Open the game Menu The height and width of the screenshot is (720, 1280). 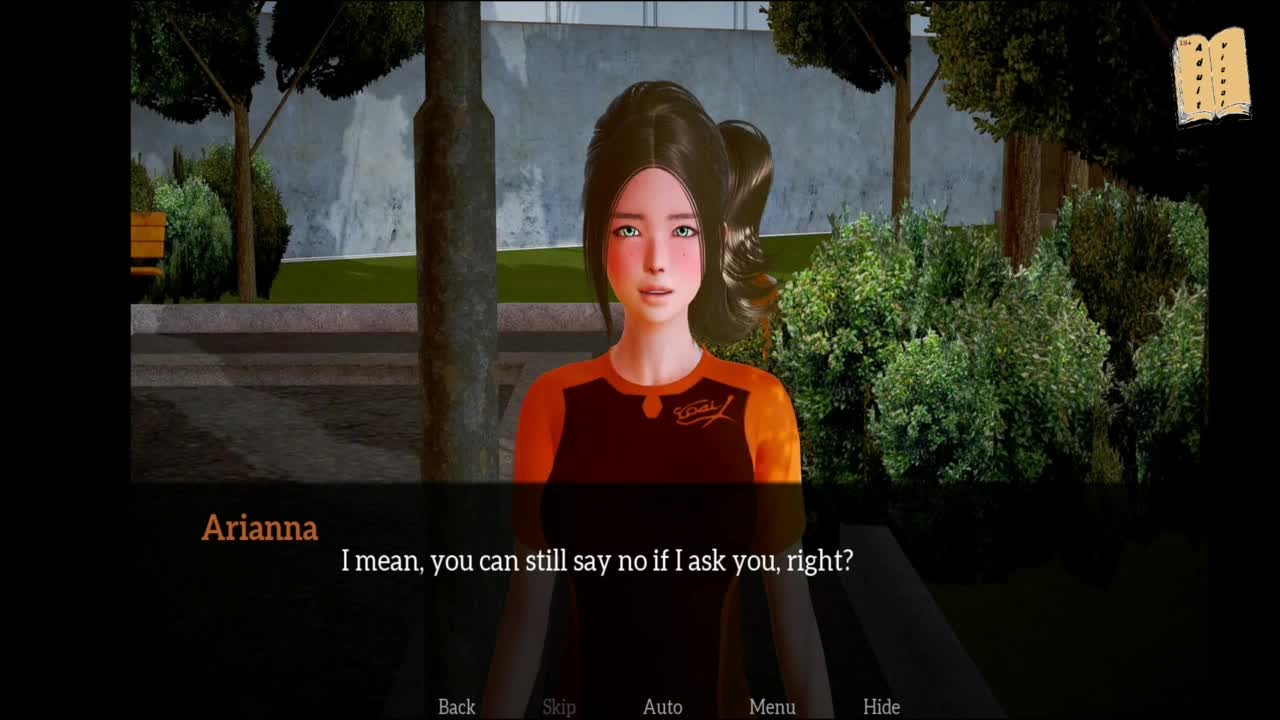tap(772, 707)
